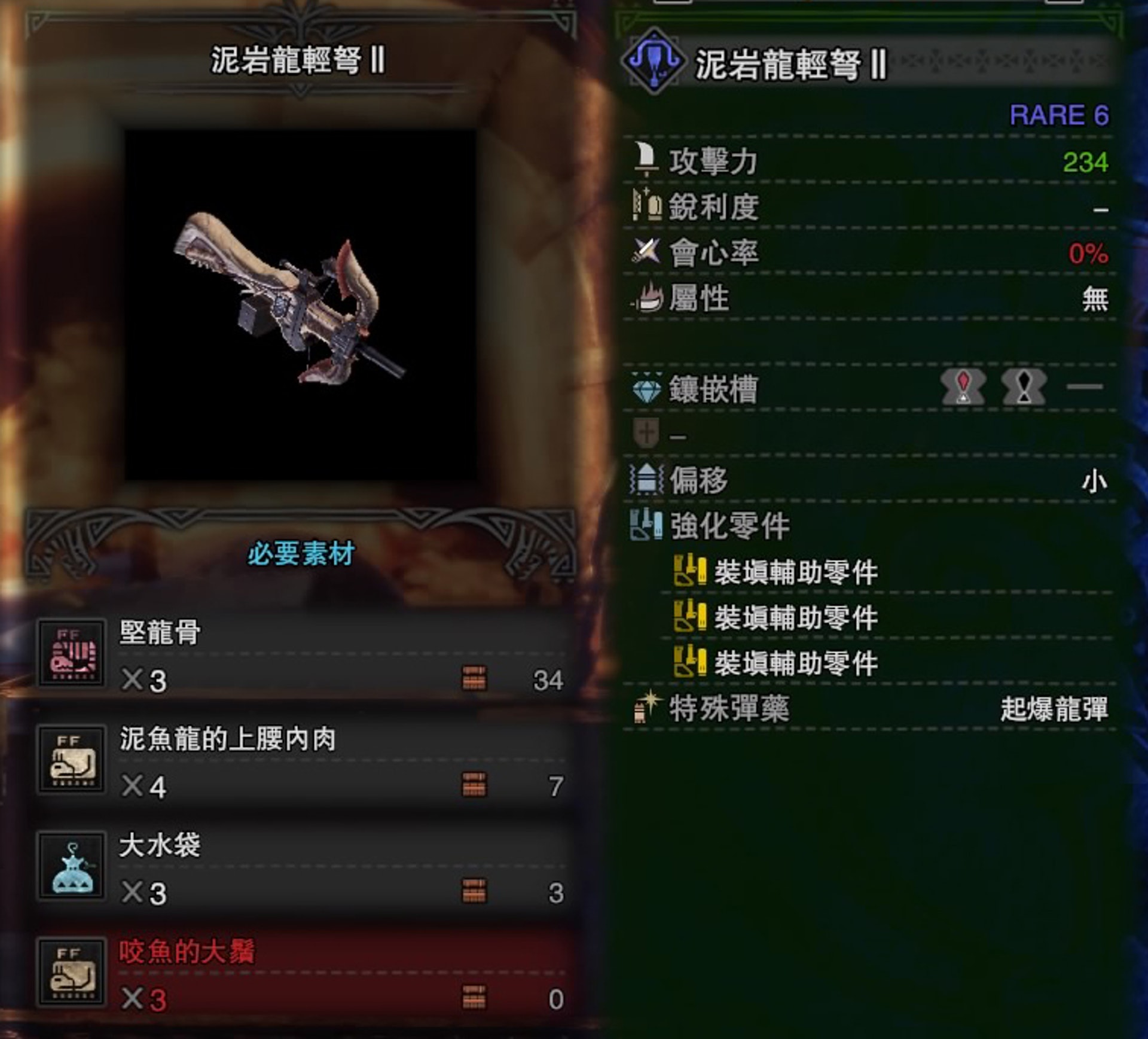Select the 特殊彈藥 起爆龍彈 row
The height and width of the screenshot is (1039, 1148).
[x=869, y=709]
